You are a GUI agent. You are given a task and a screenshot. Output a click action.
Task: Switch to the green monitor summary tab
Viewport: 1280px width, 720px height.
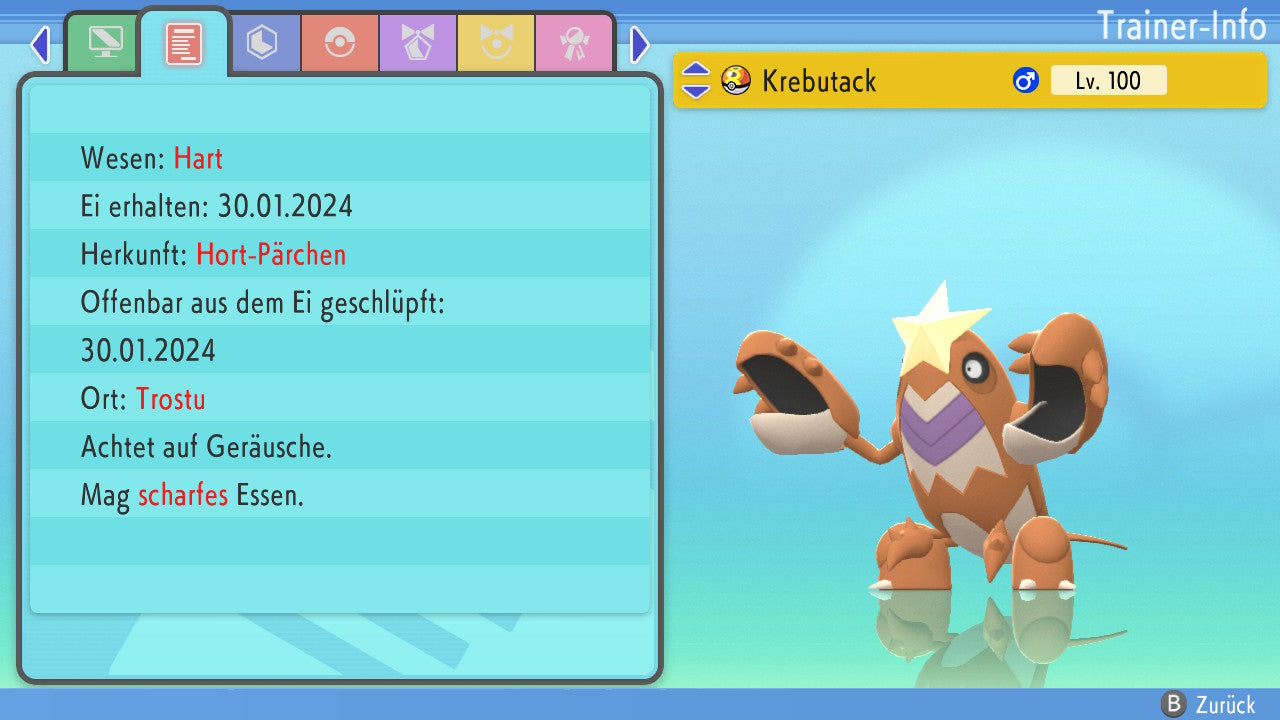tap(105, 43)
